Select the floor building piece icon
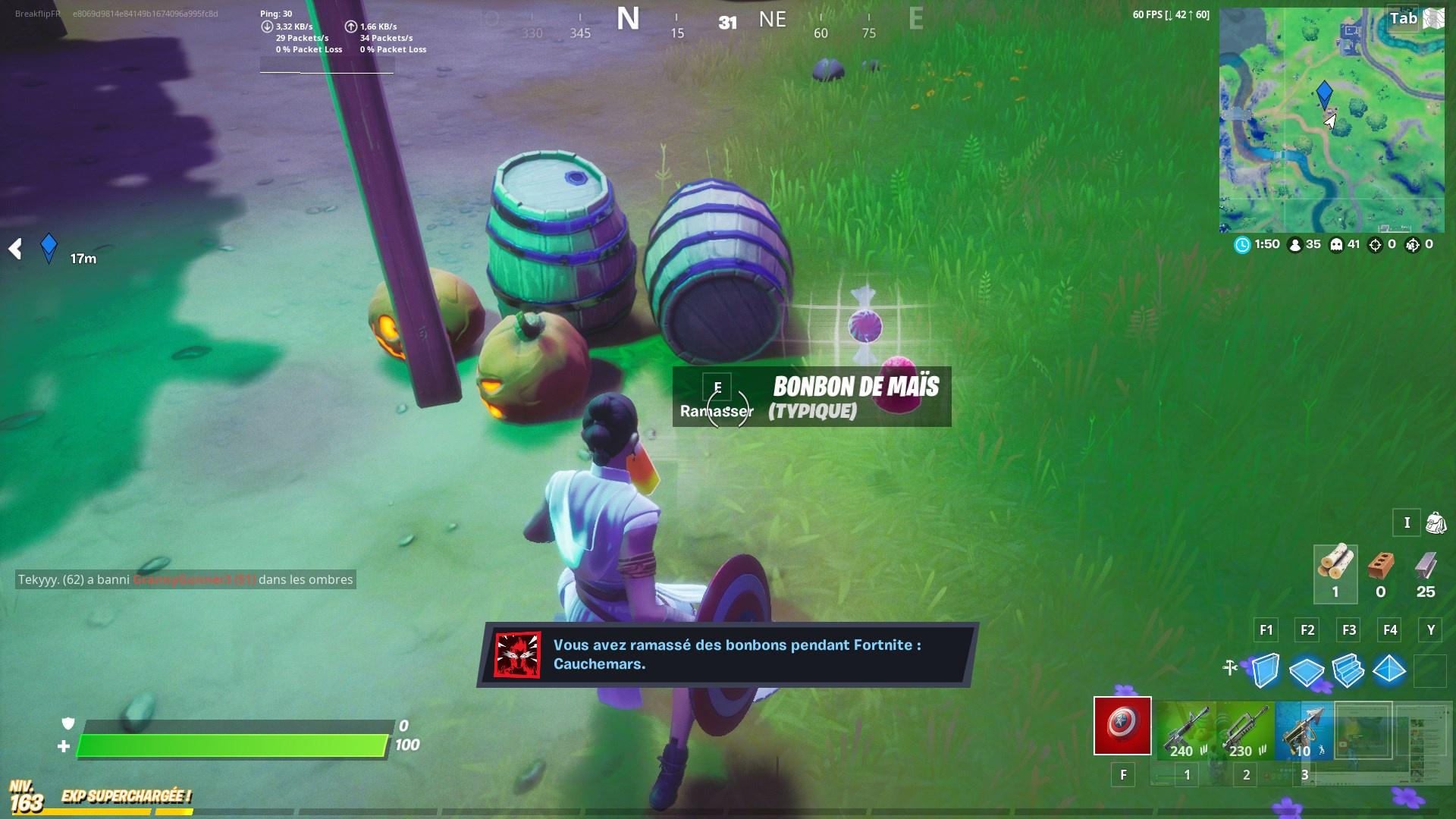Screen dimensions: 1456x819 (x=1307, y=671)
